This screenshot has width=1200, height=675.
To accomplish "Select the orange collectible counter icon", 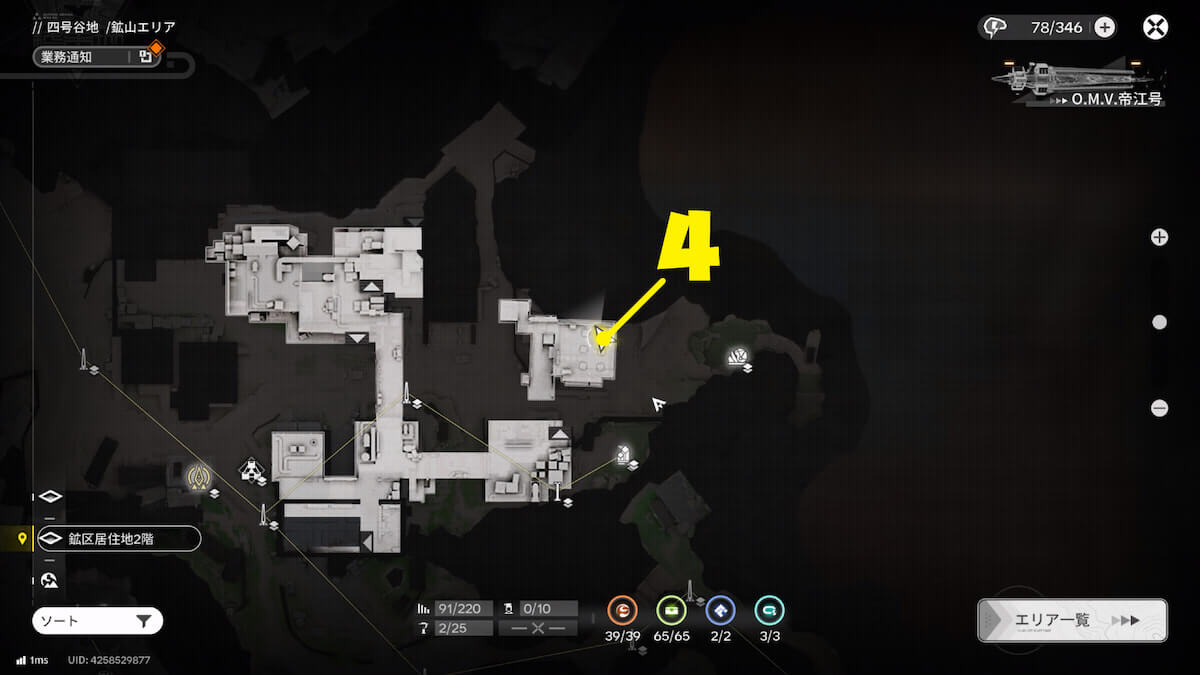I will 623,610.
